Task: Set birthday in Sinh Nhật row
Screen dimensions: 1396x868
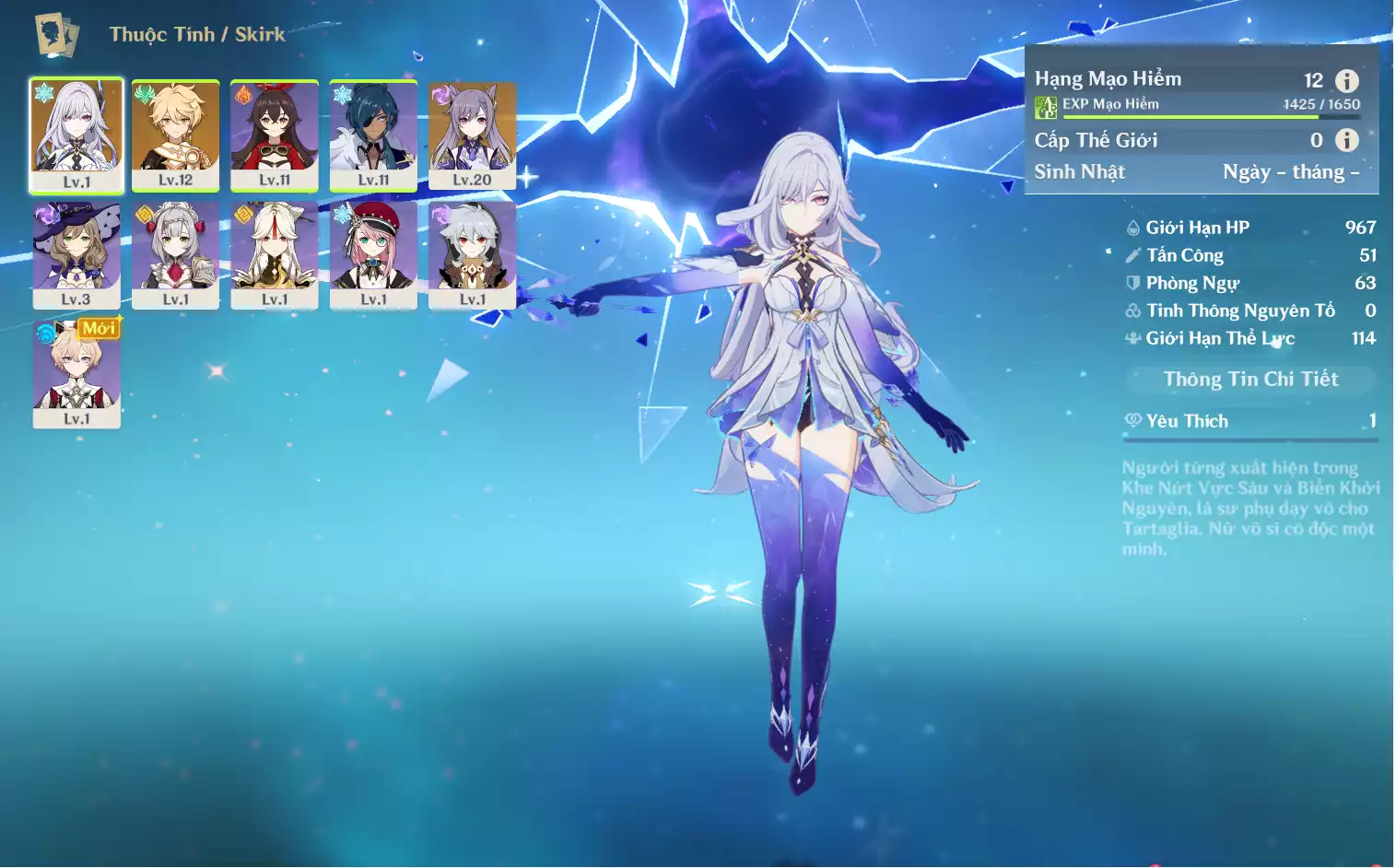Action: (1290, 172)
